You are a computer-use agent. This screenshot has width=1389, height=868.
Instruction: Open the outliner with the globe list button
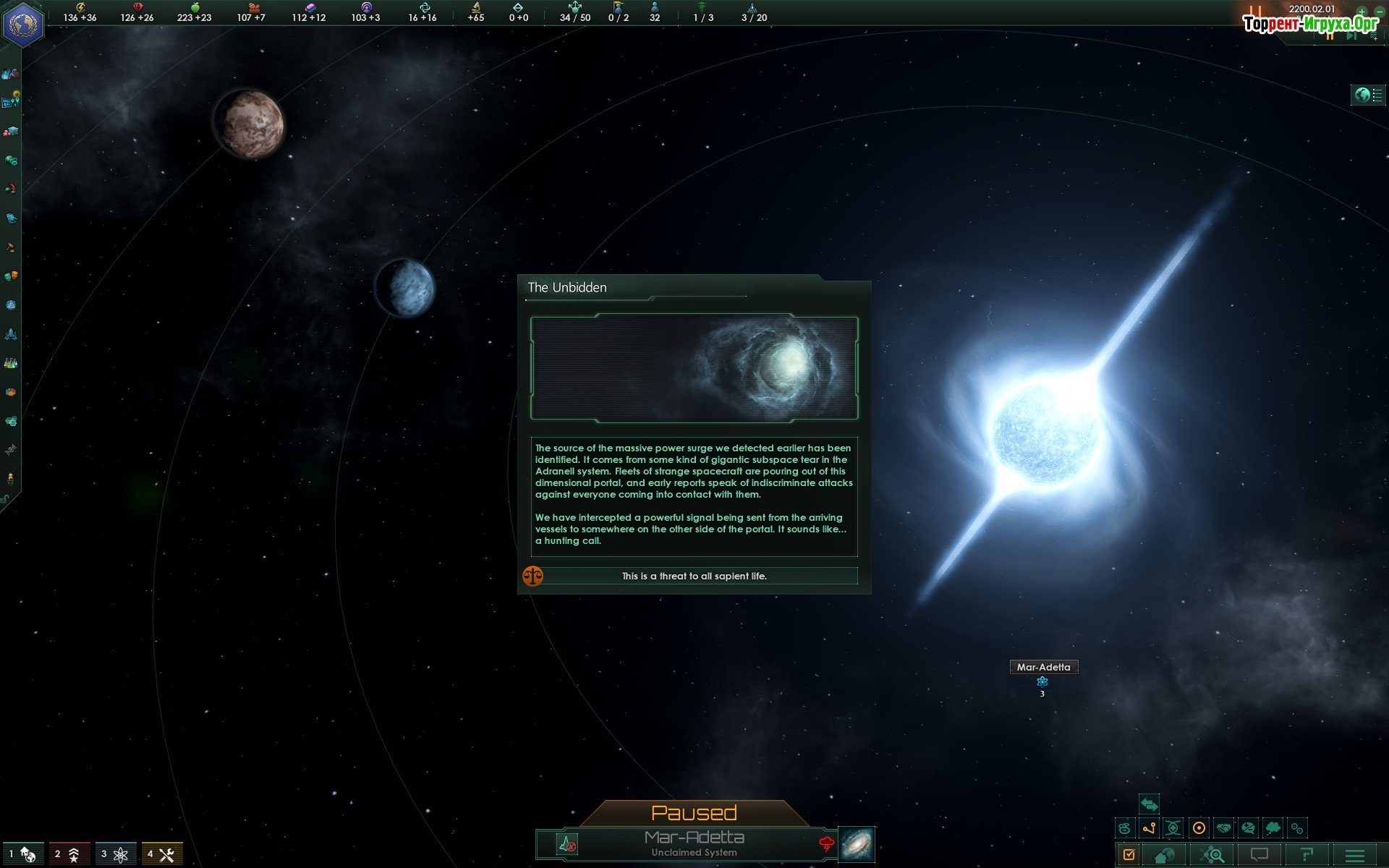pos(1367,95)
